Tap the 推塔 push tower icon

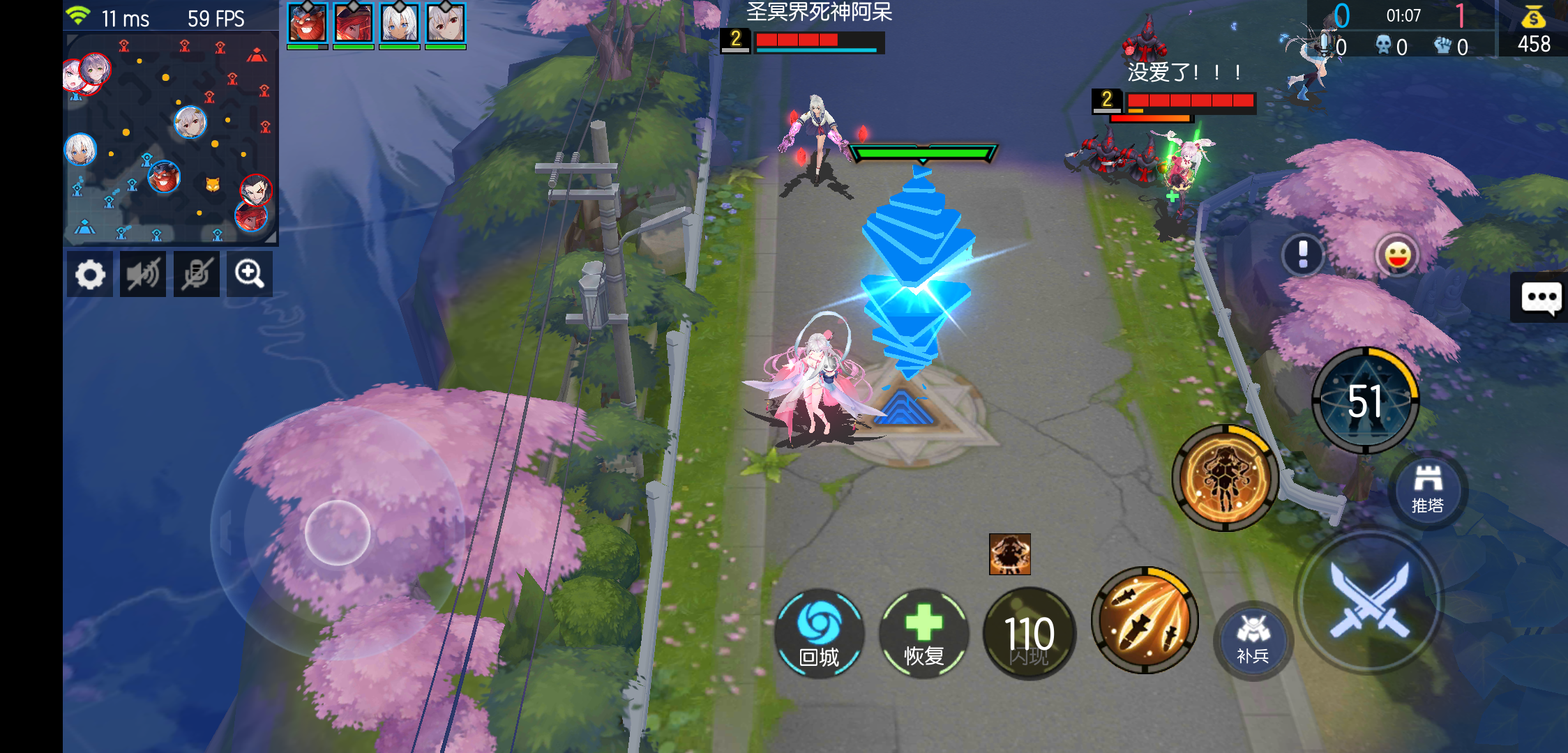(x=1427, y=490)
